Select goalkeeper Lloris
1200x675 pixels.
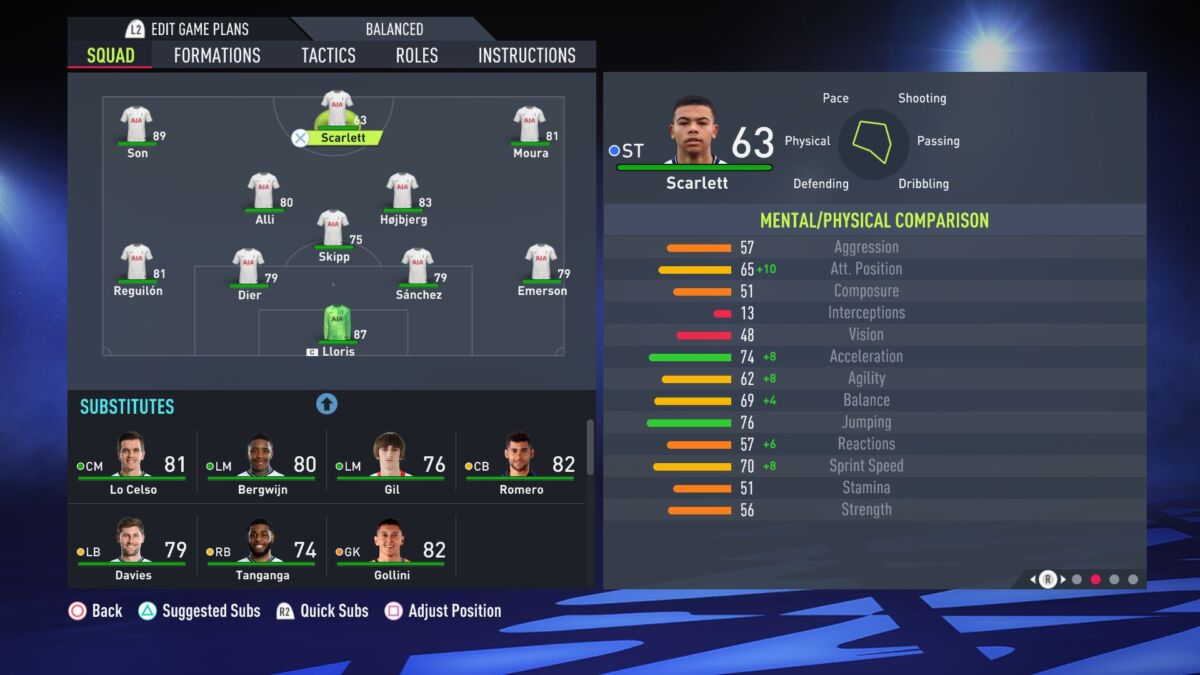pos(337,325)
